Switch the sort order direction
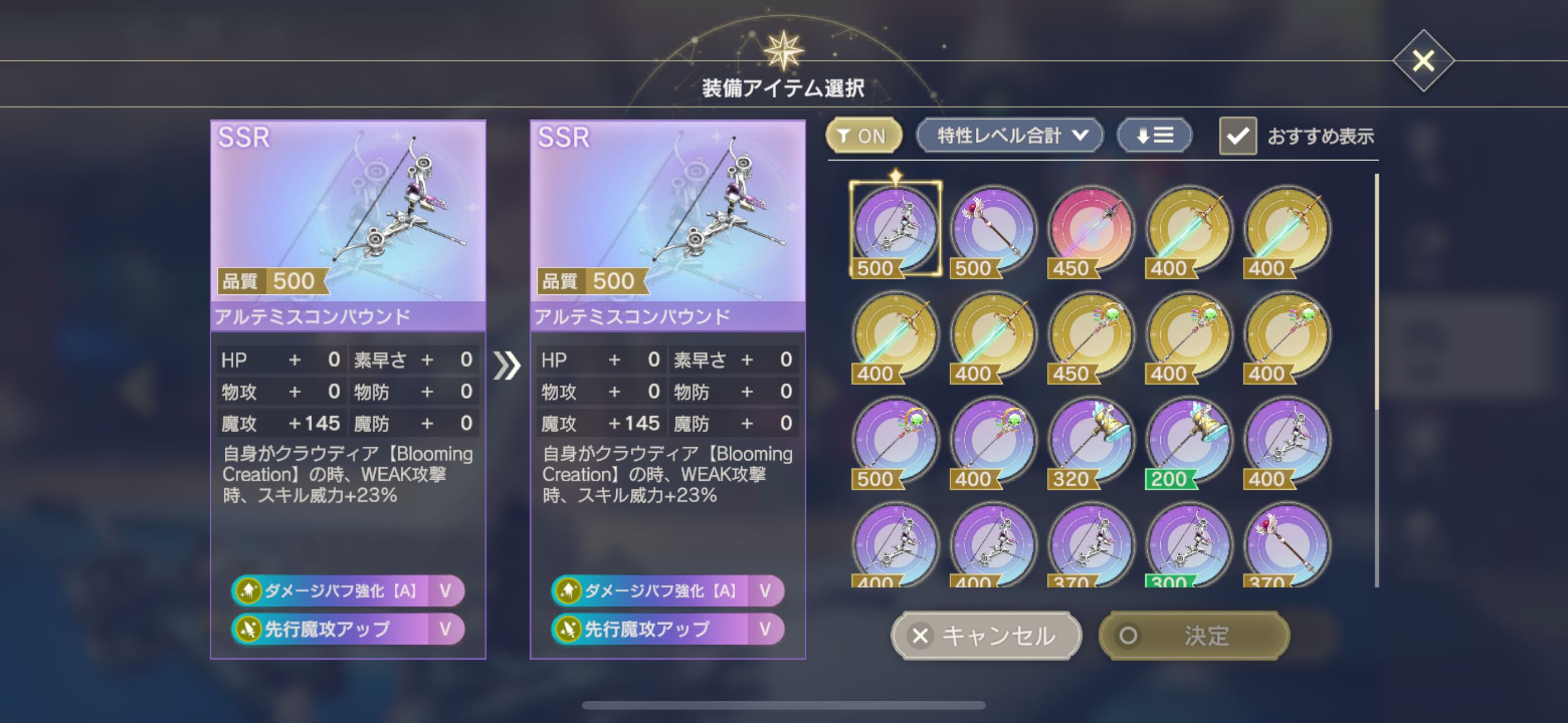The width and height of the screenshot is (1568, 723). 1154,136
